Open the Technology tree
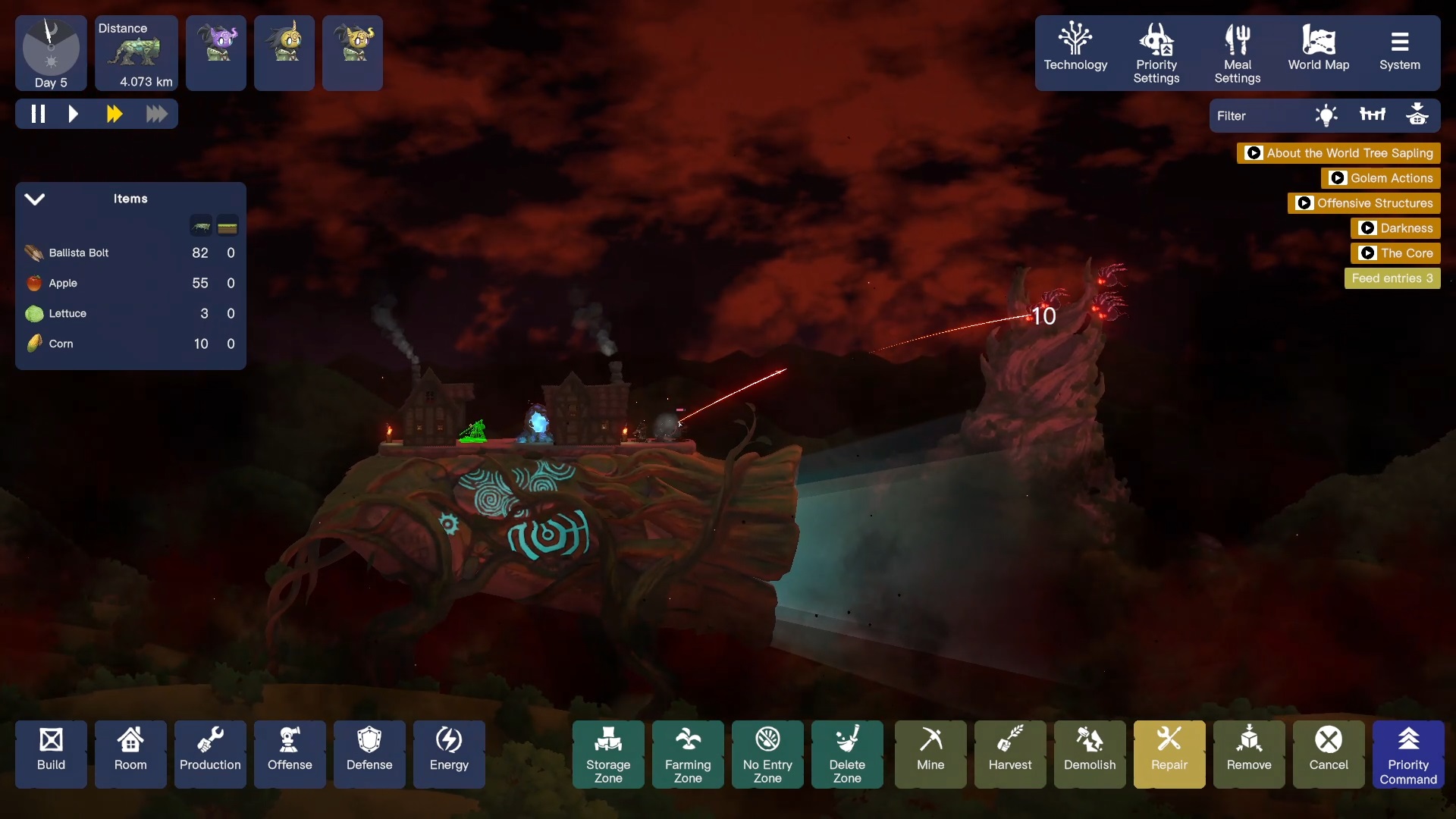1456x819 pixels. [1075, 52]
